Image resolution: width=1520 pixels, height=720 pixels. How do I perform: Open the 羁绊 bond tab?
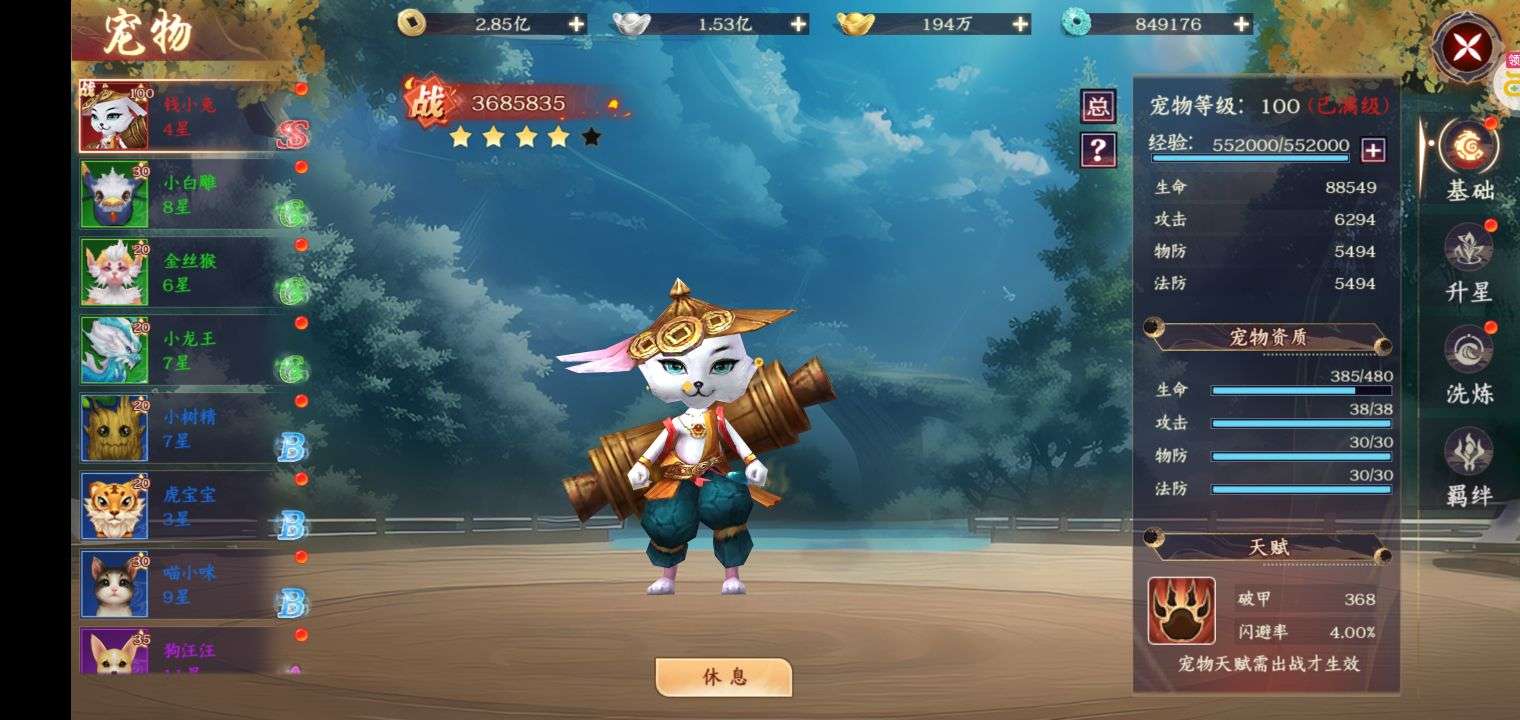tap(1469, 466)
